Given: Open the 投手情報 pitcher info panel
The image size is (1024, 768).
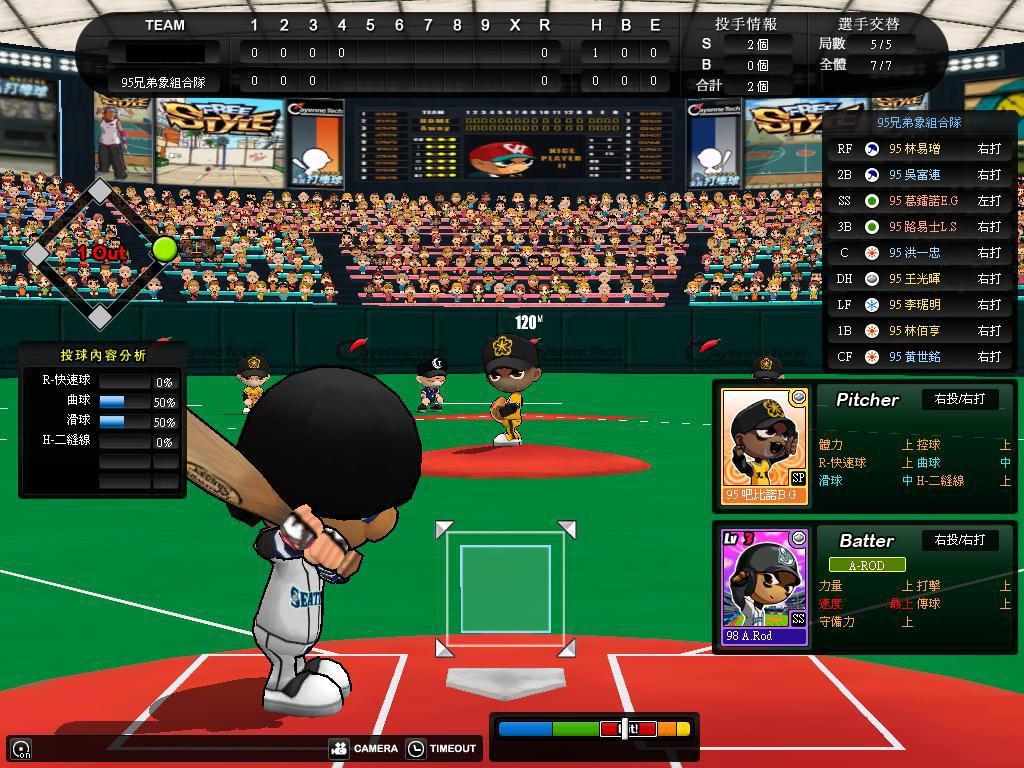Looking at the screenshot, I should 746,23.
